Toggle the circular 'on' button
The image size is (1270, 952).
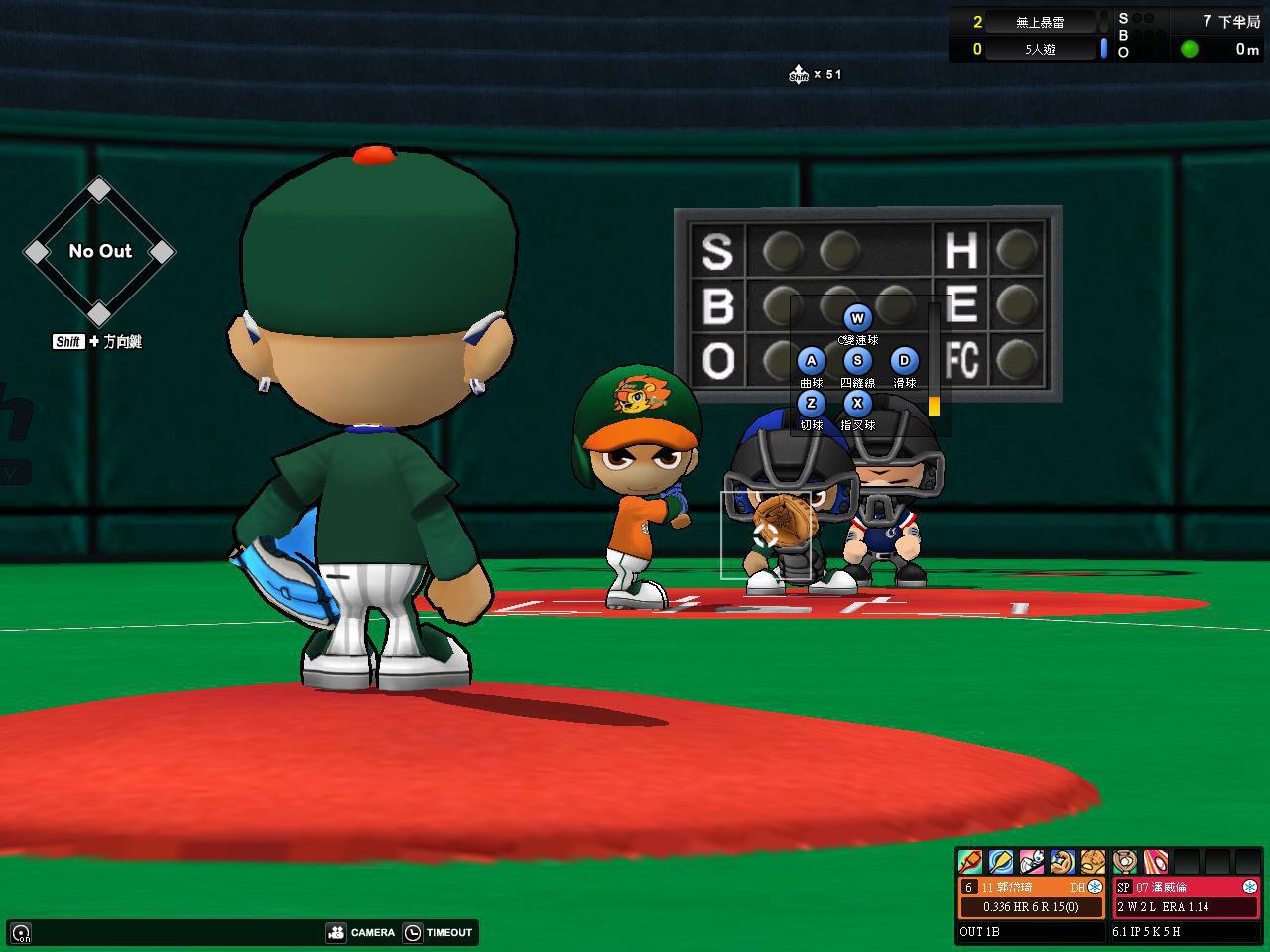[21, 933]
